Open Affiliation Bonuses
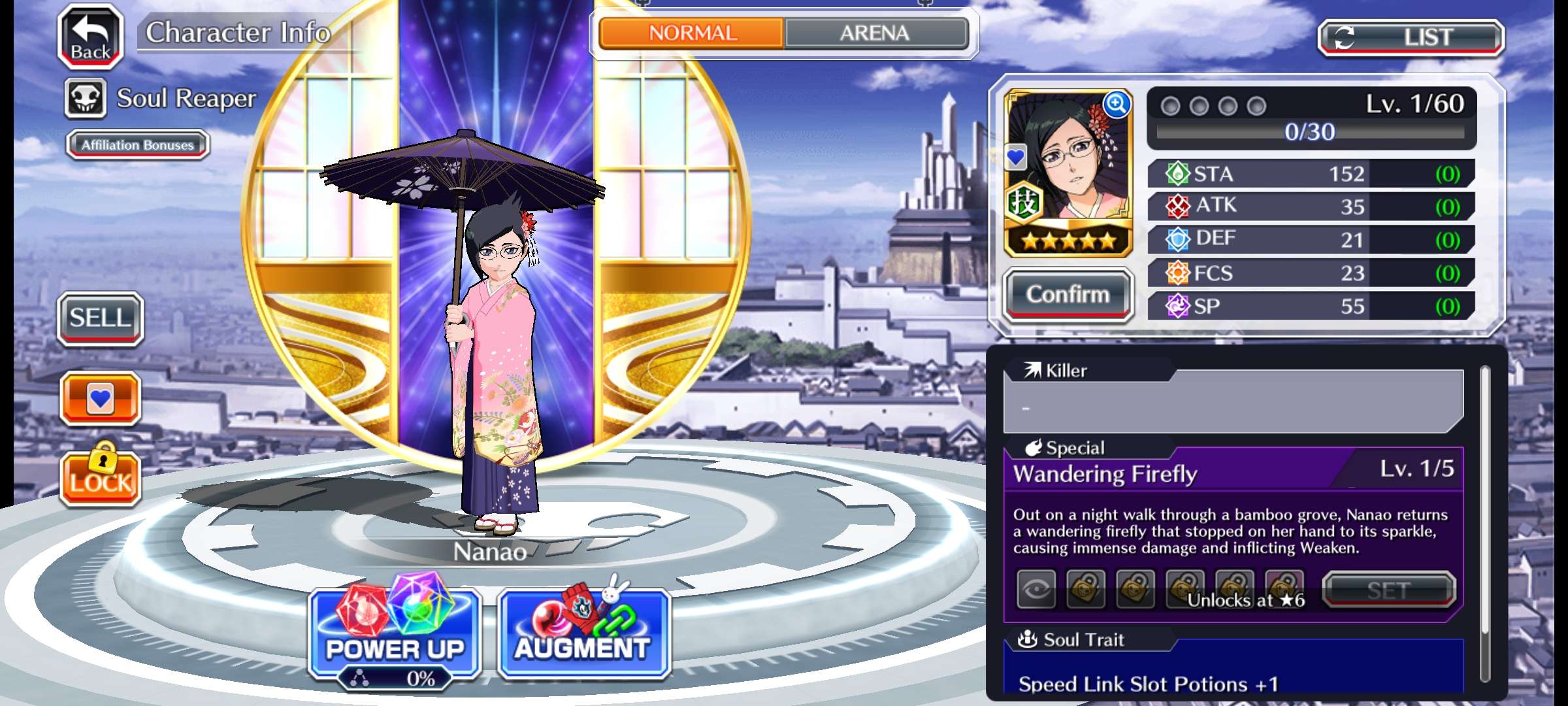Screen dimensions: 1568x706 (137, 144)
